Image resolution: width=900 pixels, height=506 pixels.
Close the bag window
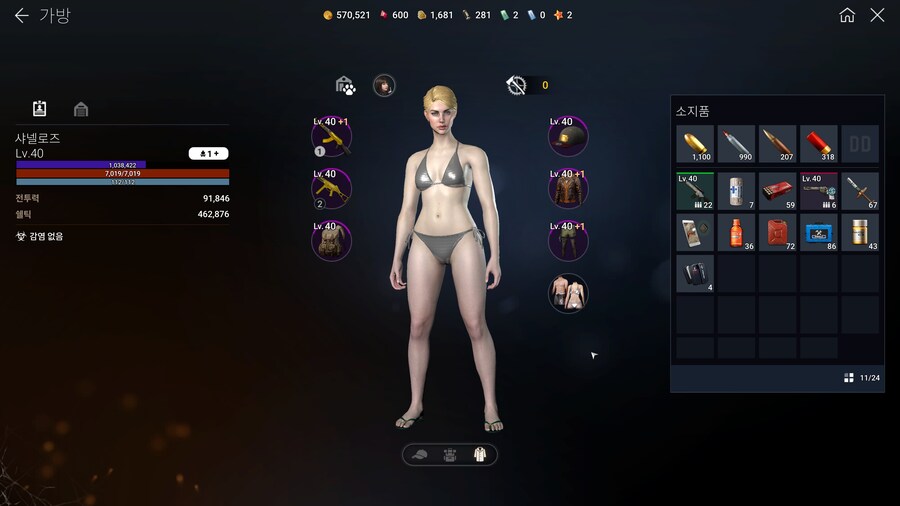click(877, 15)
